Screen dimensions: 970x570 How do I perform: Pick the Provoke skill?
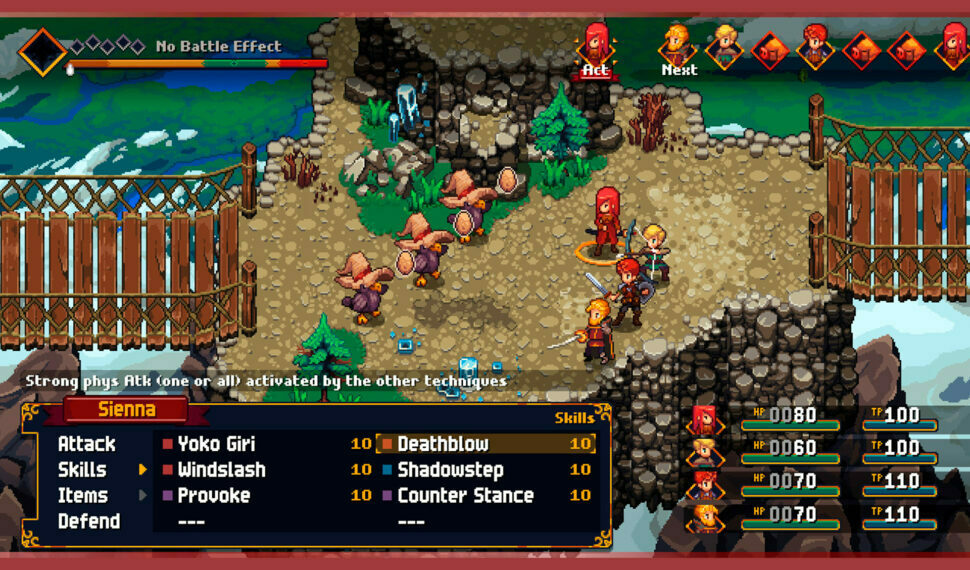[x=214, y=496]
